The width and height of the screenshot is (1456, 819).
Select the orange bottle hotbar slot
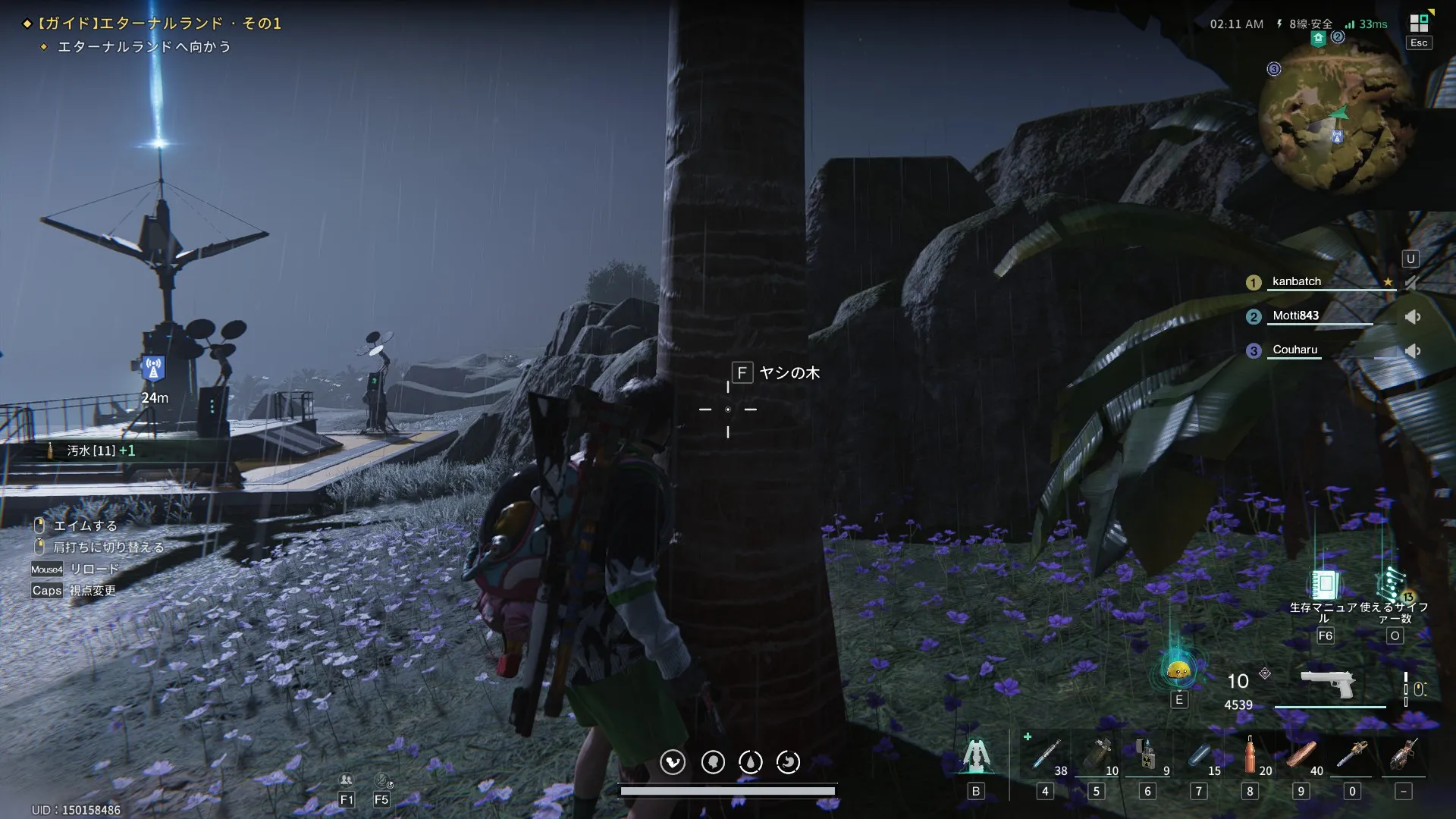coord(1250,755)
